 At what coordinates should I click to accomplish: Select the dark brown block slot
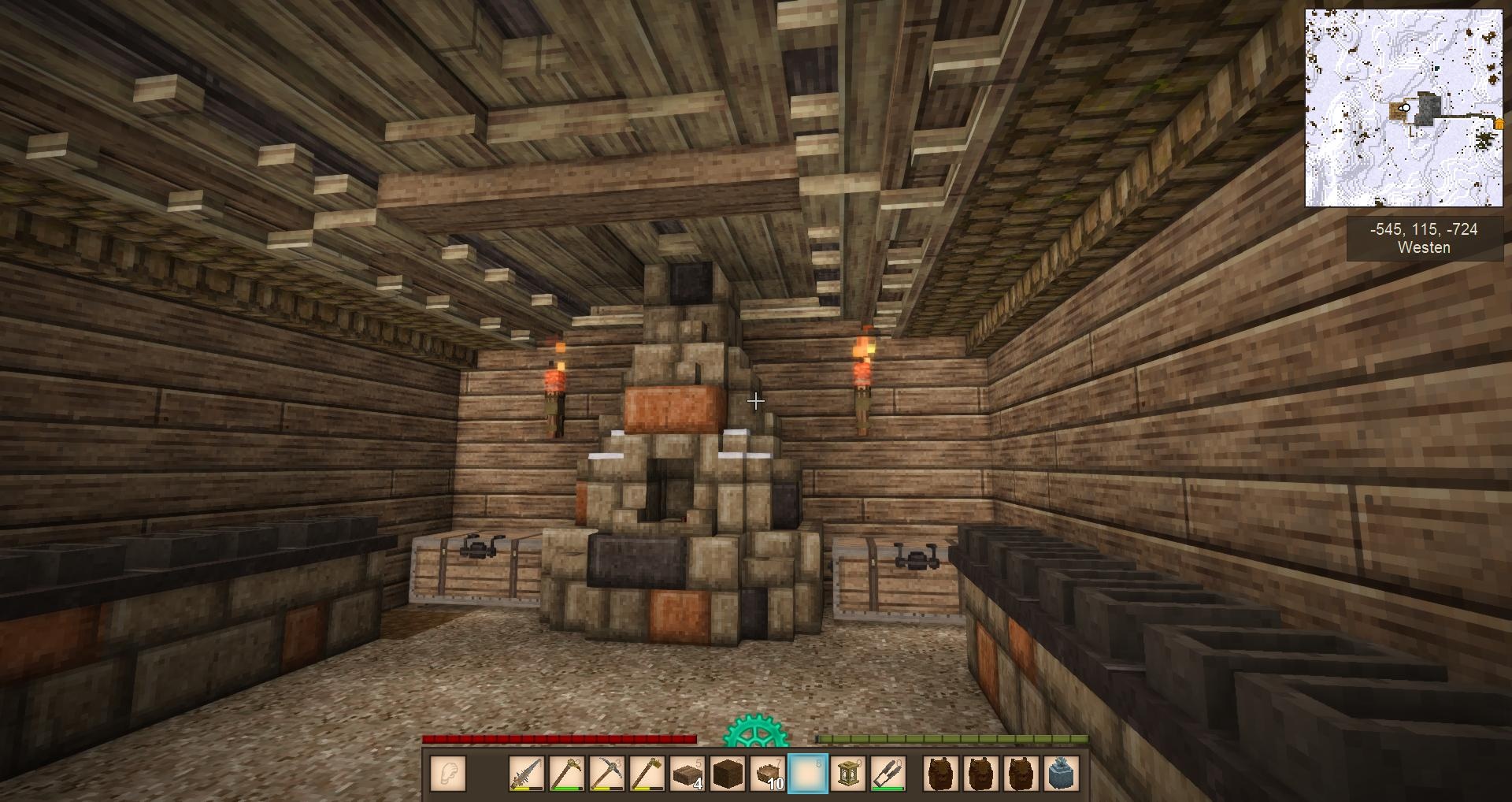(x=728, y=774)
